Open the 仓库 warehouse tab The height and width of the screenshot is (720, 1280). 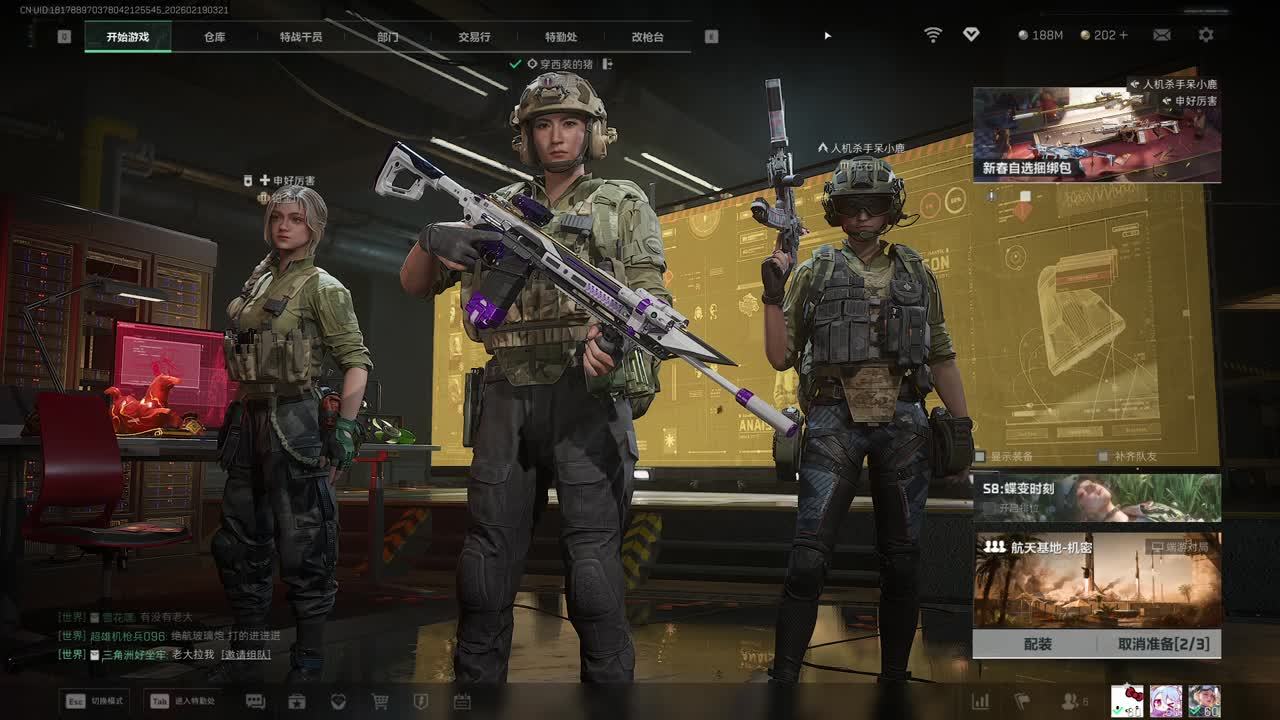(x=214, y=37)
